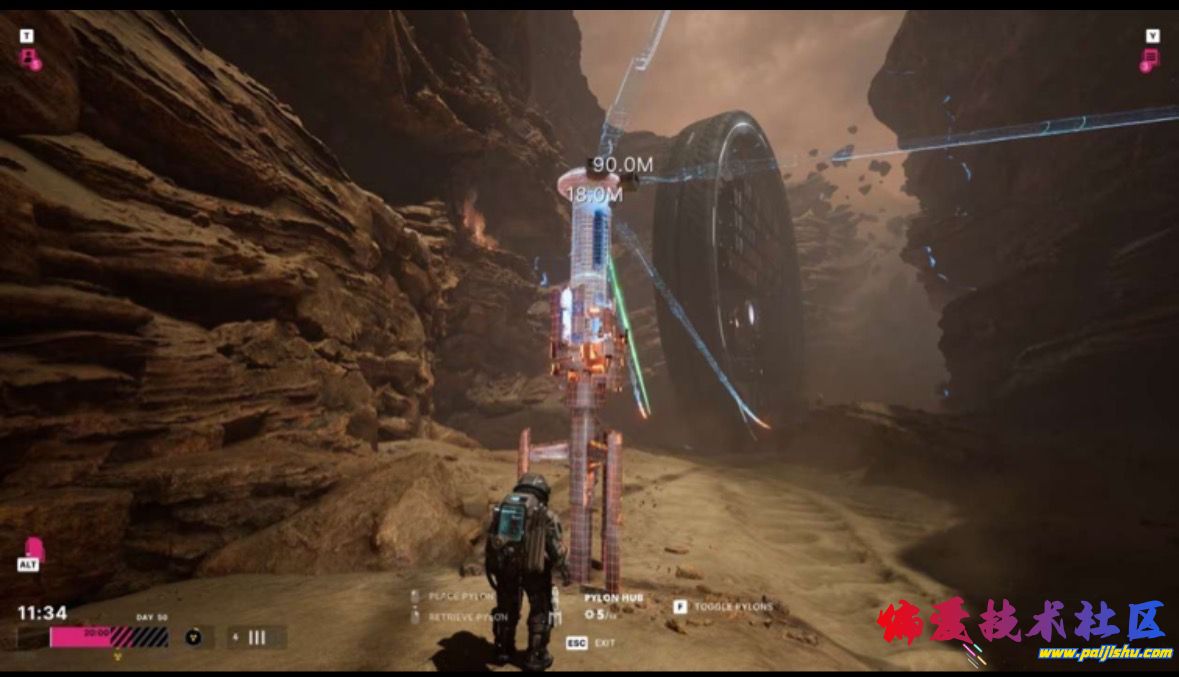The height and width of the screenshot is (677, 1179).
Task: Open the pink notes icon in top-right corner
Action: 1150,58
